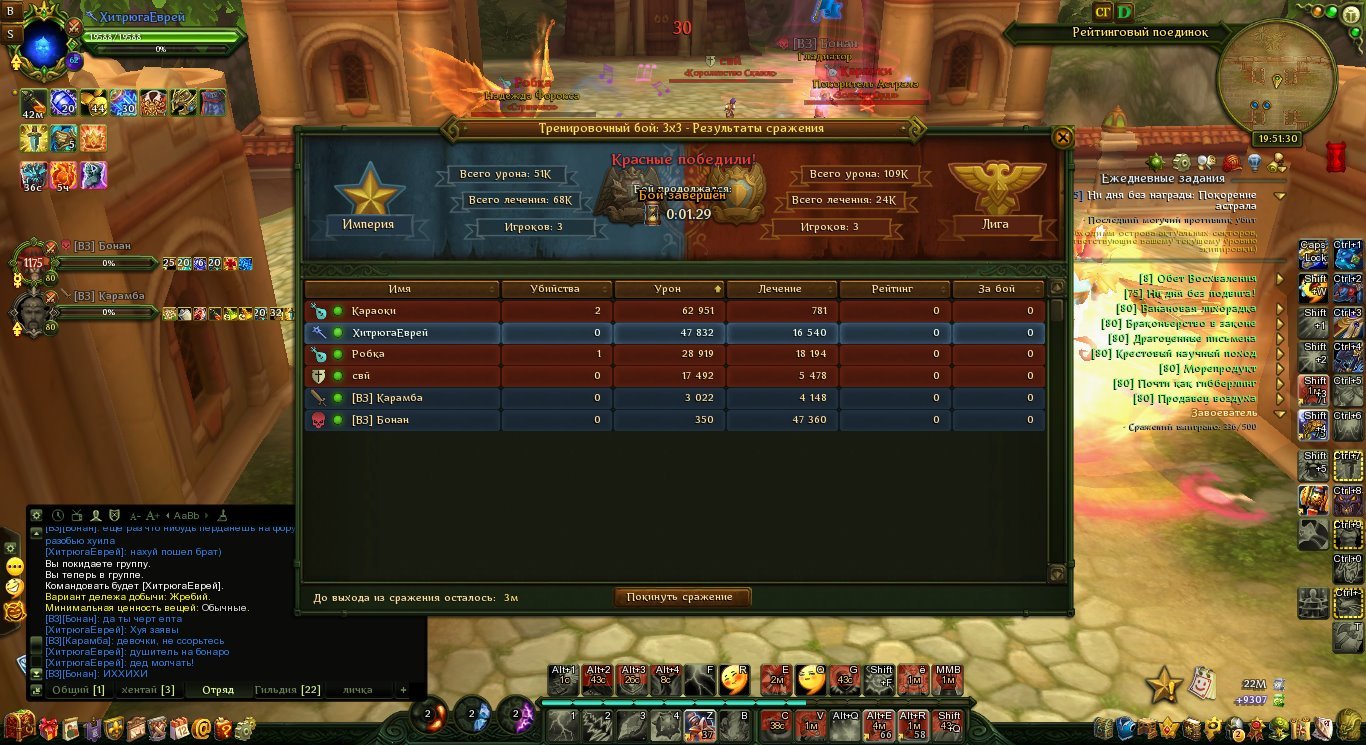Click the 'Покинуть сражение' button
The image size is (1366, 745).
[681, 597]
